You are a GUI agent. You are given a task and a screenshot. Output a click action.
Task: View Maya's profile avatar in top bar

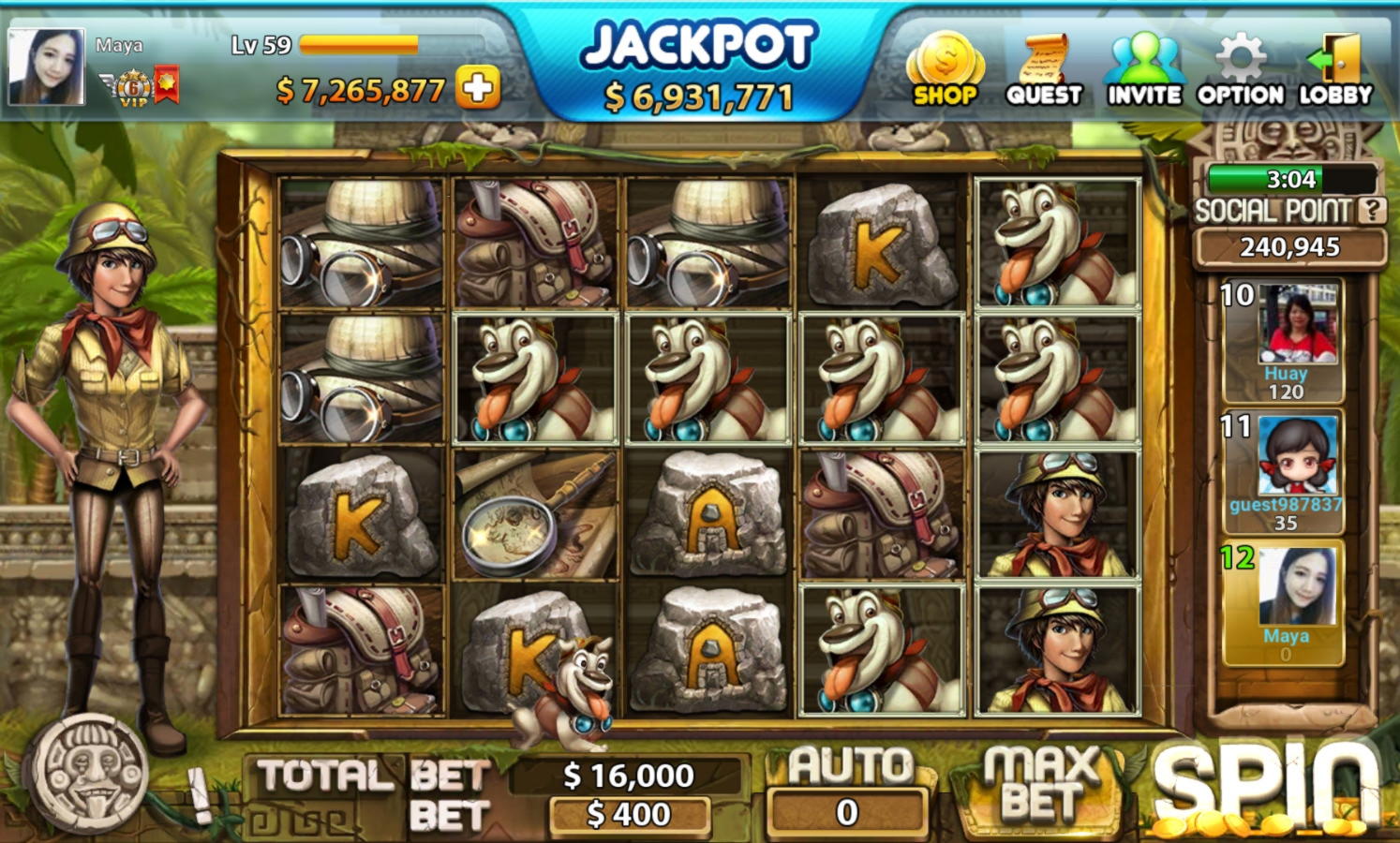[x=46, y=67]
